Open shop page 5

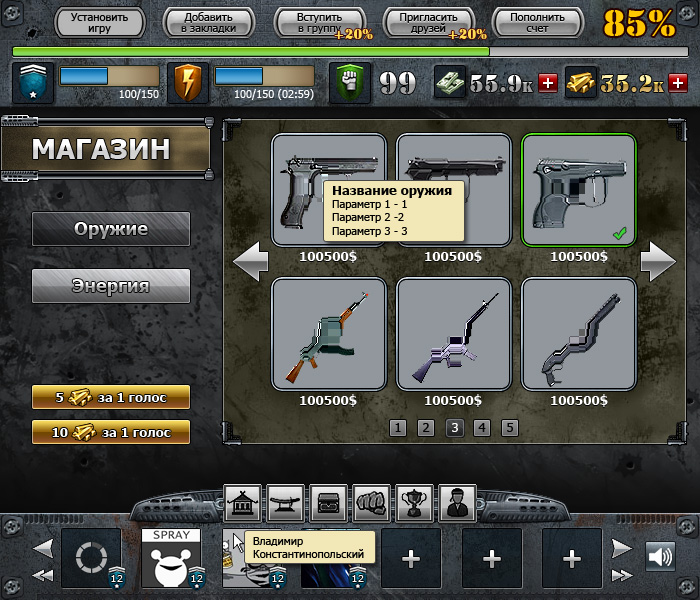[510, 428]
